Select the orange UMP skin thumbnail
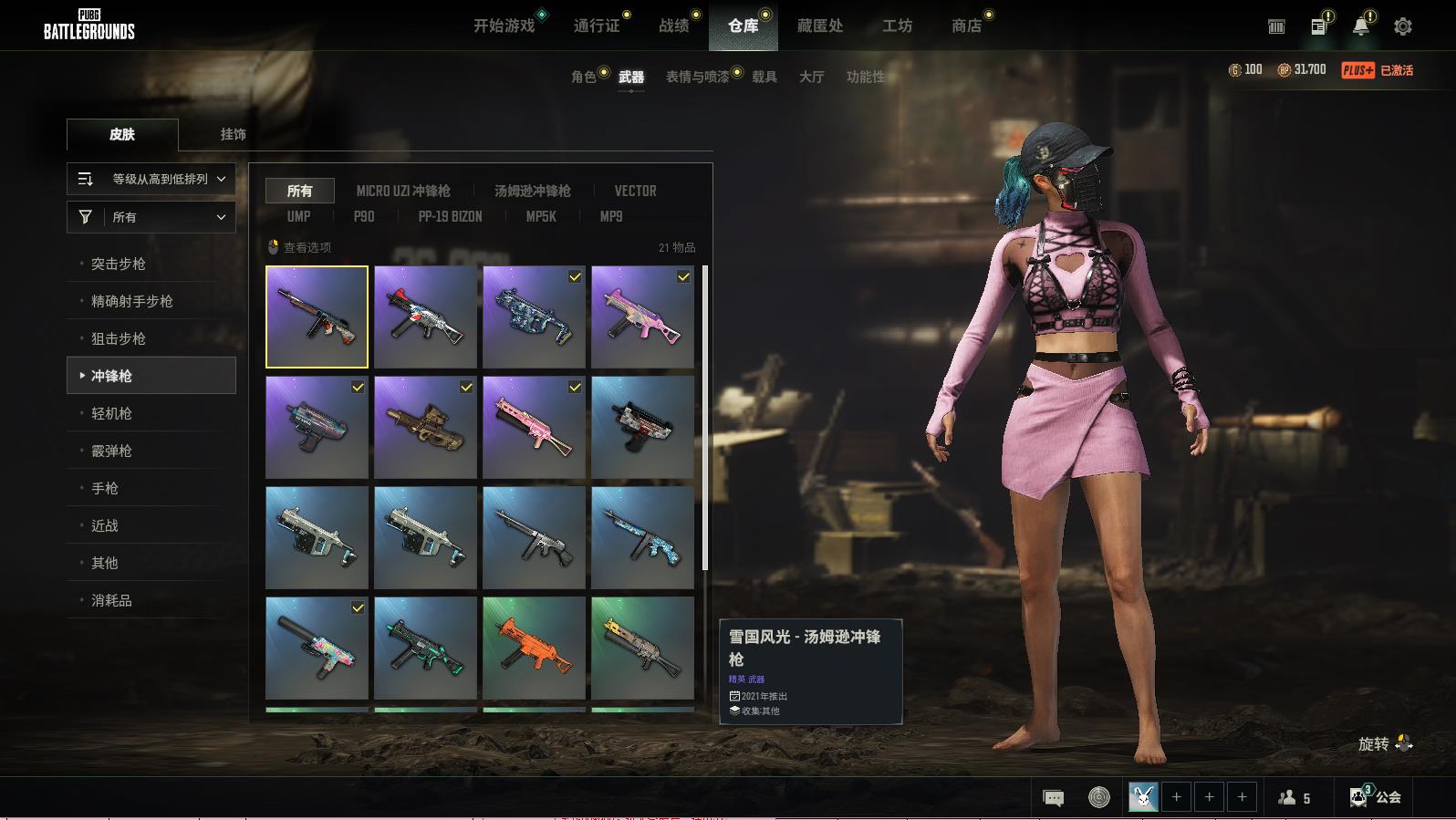The width and height of the screenshot is (1456, 820). pos(534,648)
